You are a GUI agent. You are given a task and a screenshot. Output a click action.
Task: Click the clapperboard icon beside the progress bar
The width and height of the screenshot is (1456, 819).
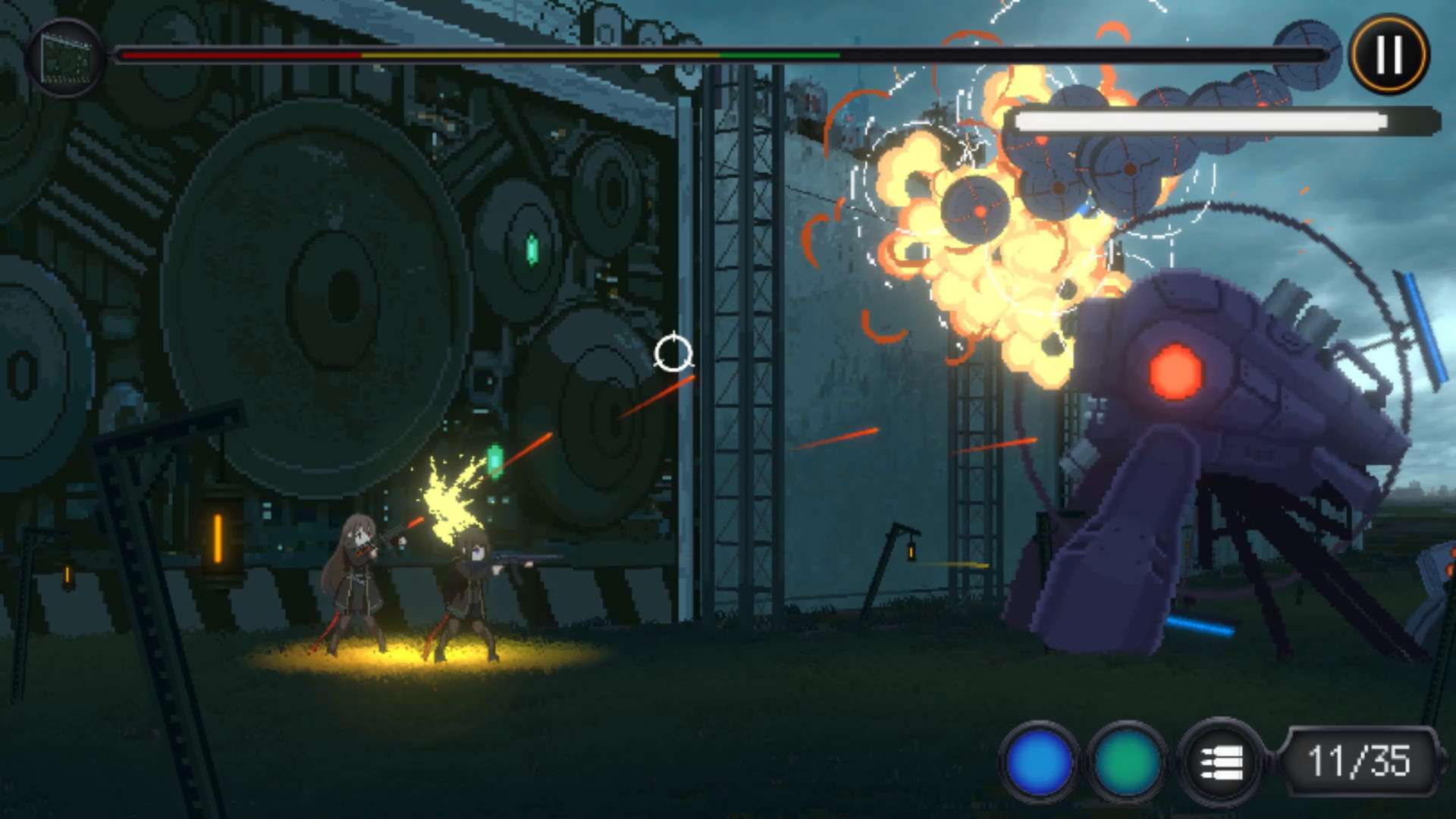[x=65, y=58]
